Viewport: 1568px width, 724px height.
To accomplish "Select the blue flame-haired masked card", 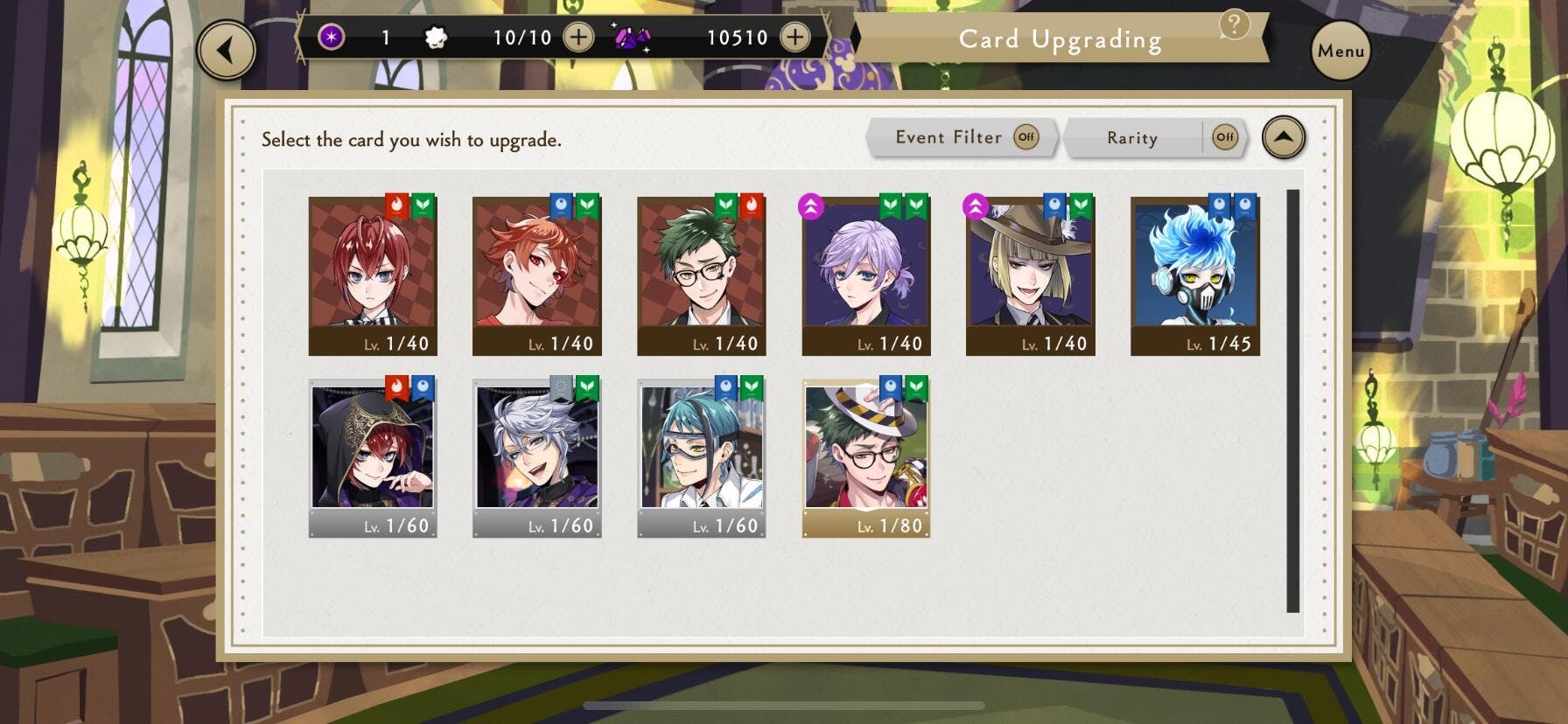I will (x=1194, y=275).
